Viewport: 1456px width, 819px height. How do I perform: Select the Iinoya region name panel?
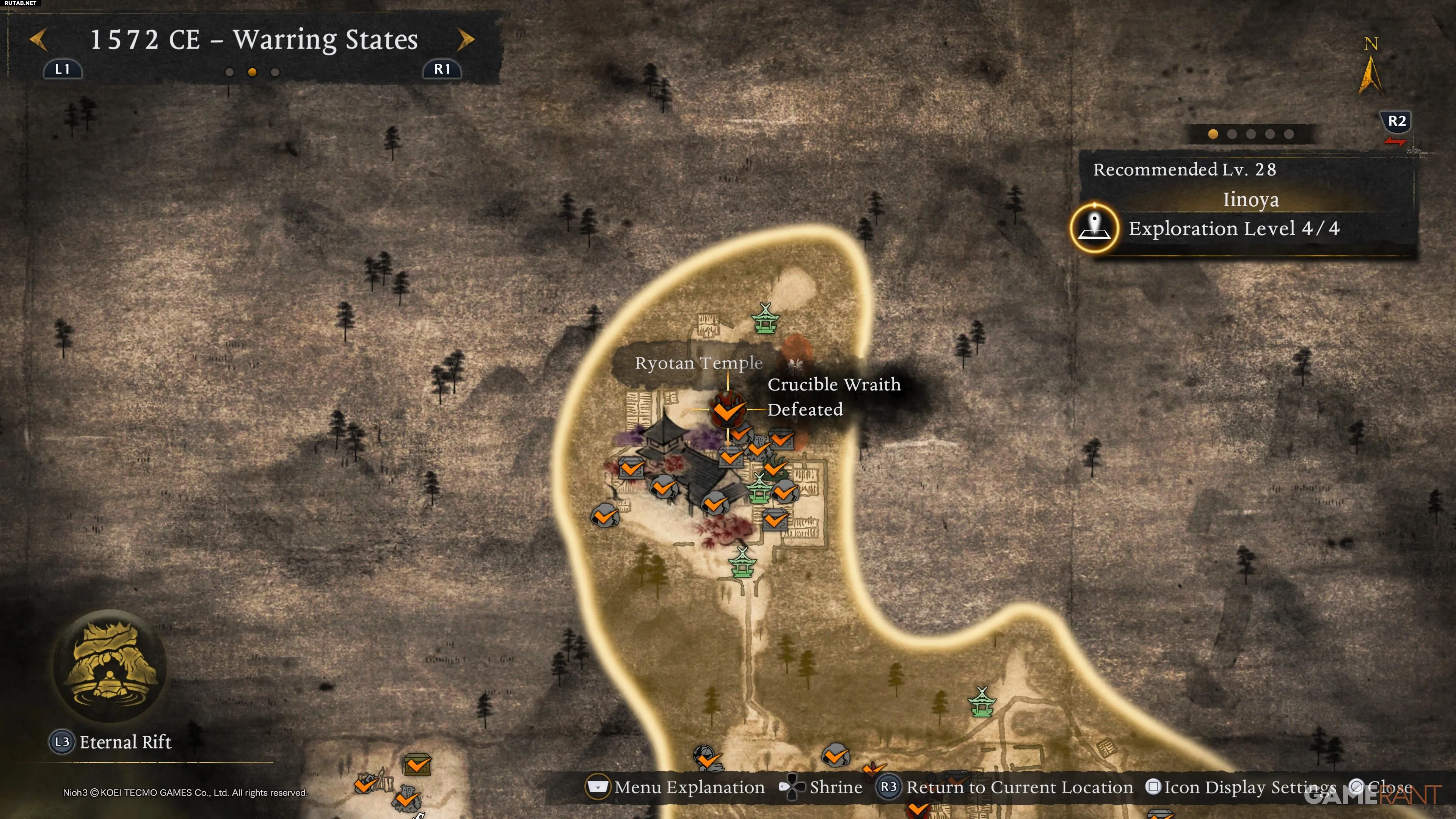[x=1250, y=199]
